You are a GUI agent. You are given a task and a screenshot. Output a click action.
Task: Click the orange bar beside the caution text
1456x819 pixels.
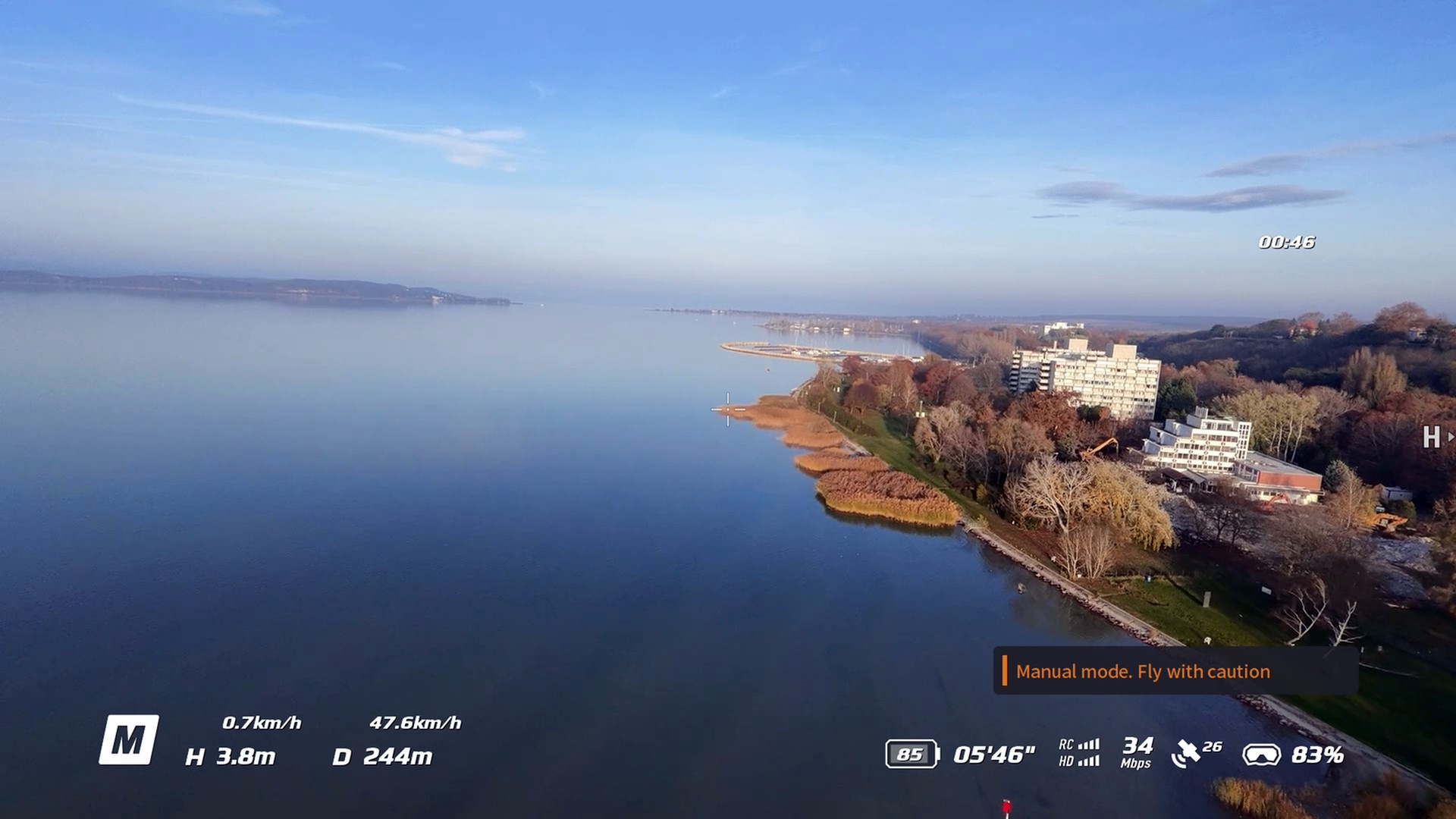pyautogui.click(x=1006, y=671)
